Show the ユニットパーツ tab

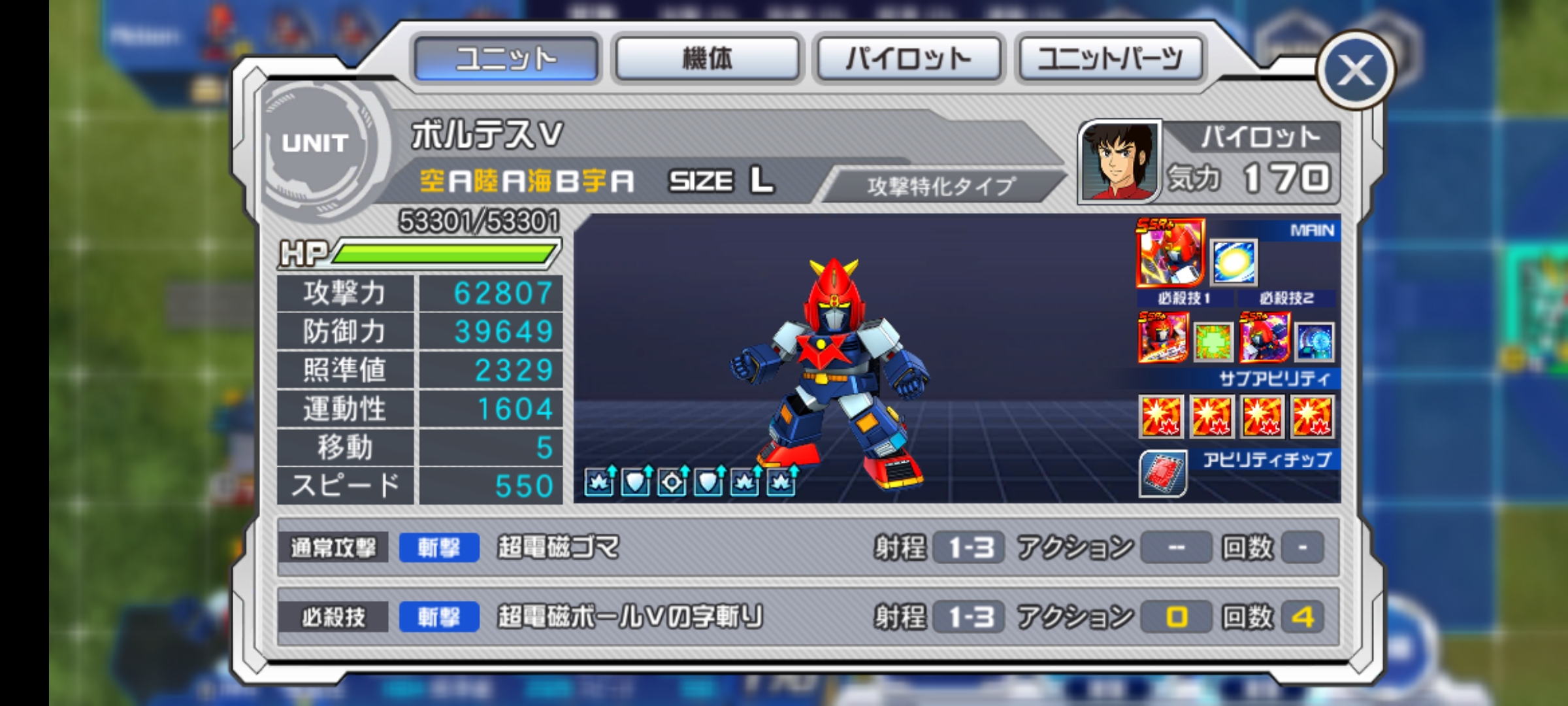tap(1109, 59)
